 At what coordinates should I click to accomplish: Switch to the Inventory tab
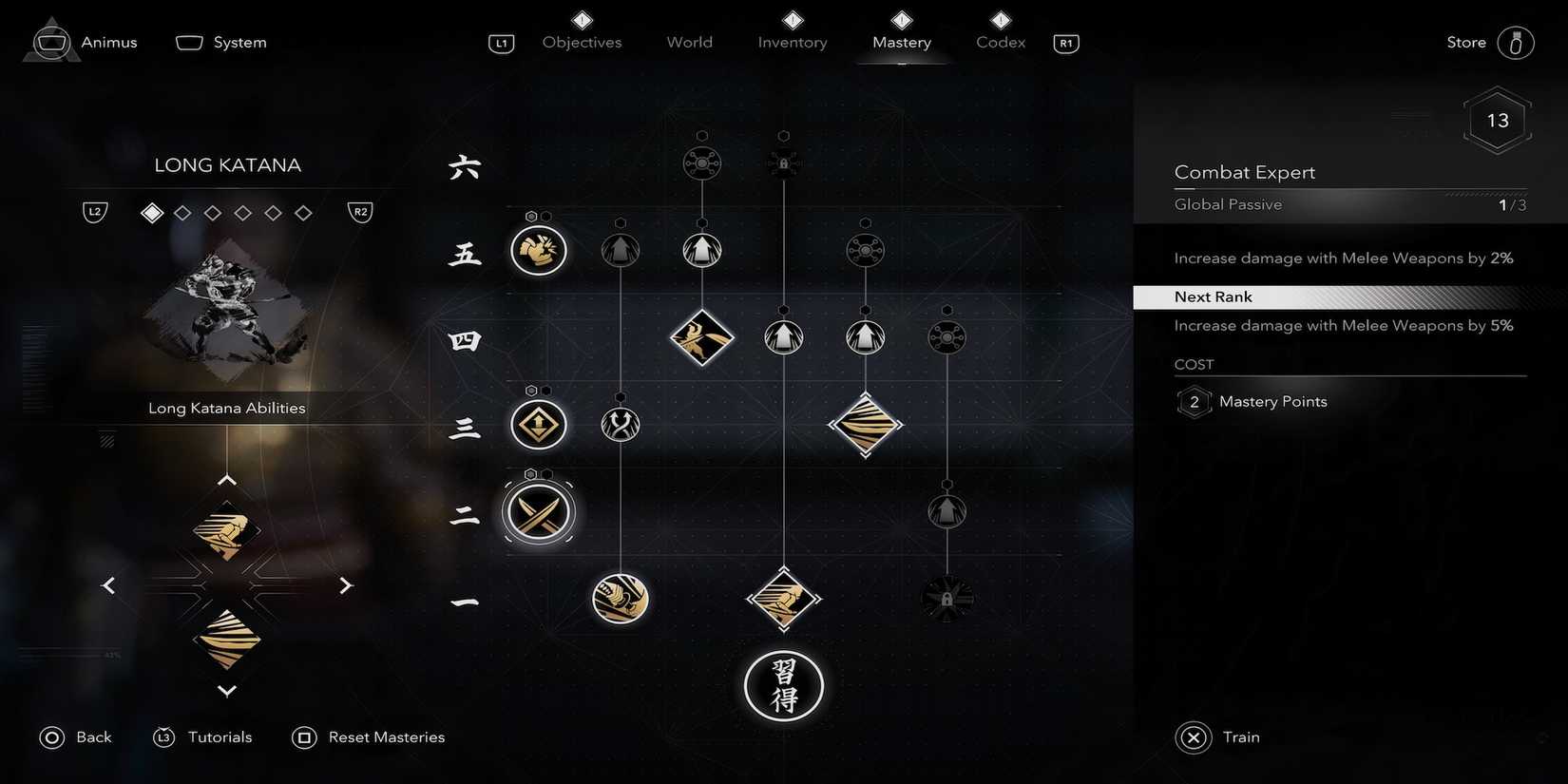point(792,42)
